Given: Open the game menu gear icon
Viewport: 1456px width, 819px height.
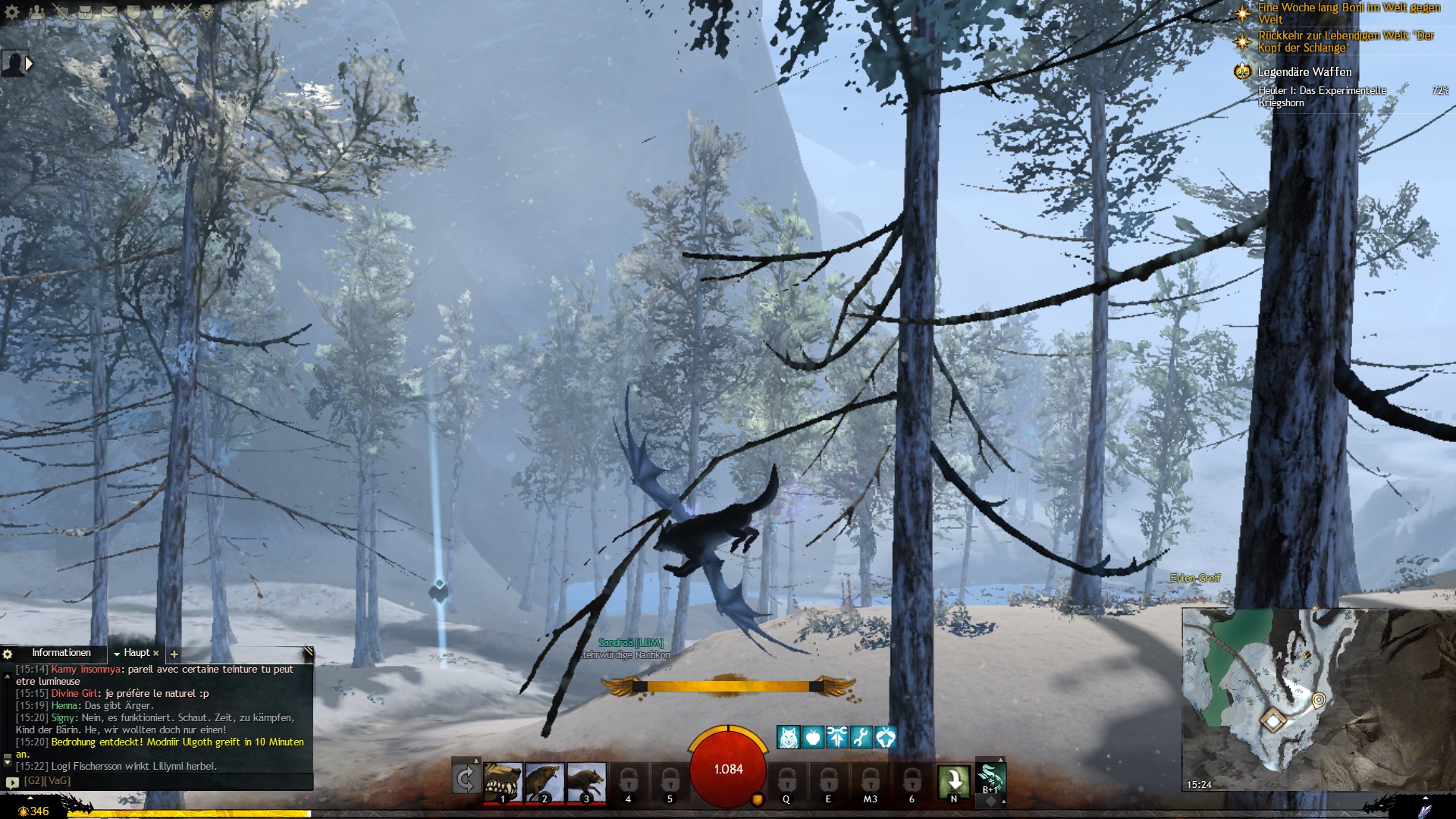Looking at the screenshot, I should coord(12,12).
